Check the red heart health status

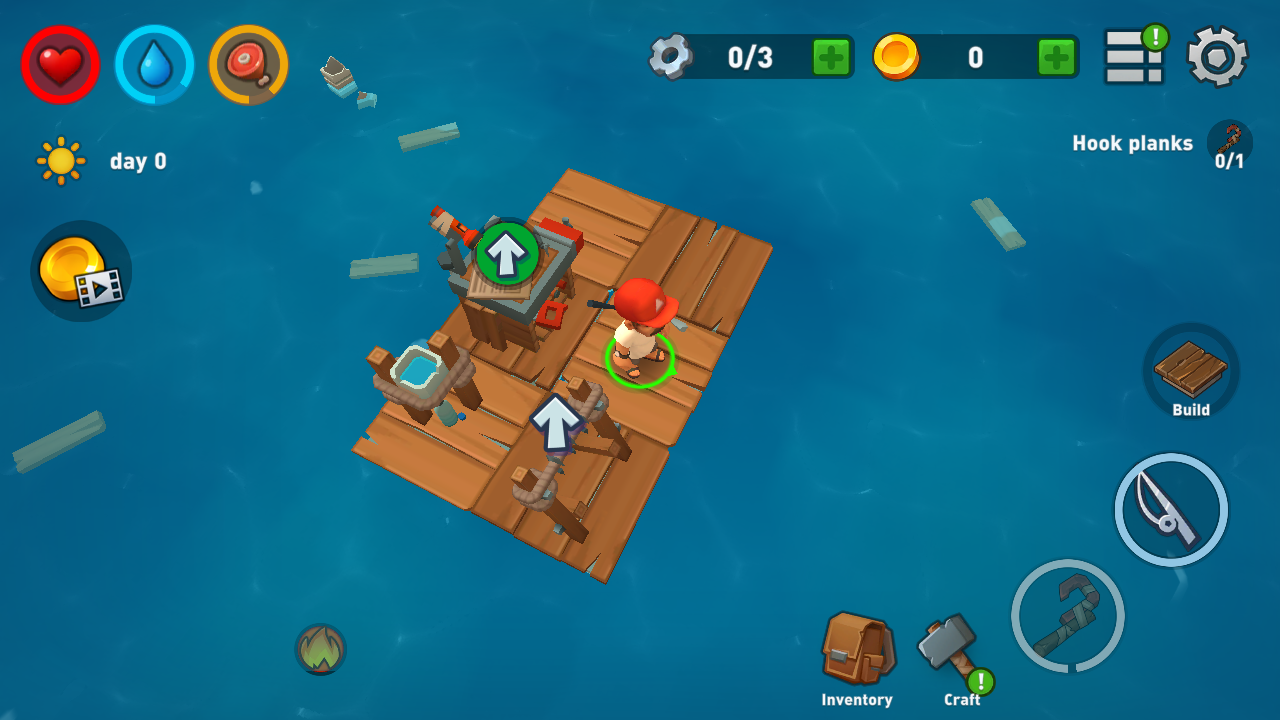click(60, 65)
